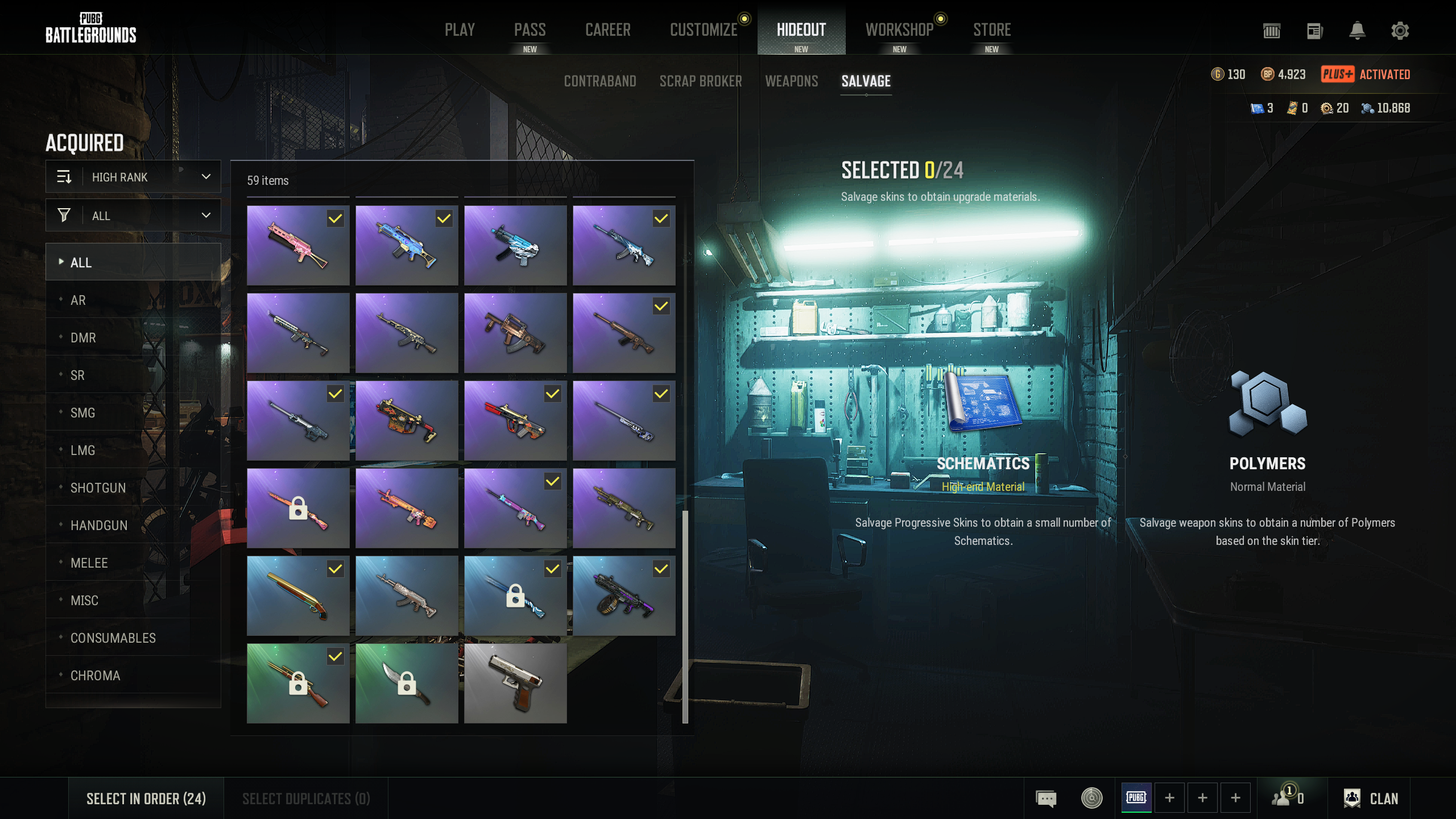Image resolution: width=1456 pixels, height=819 pixels.
Task: Show only SMG skins
Action: click(82, 413)
